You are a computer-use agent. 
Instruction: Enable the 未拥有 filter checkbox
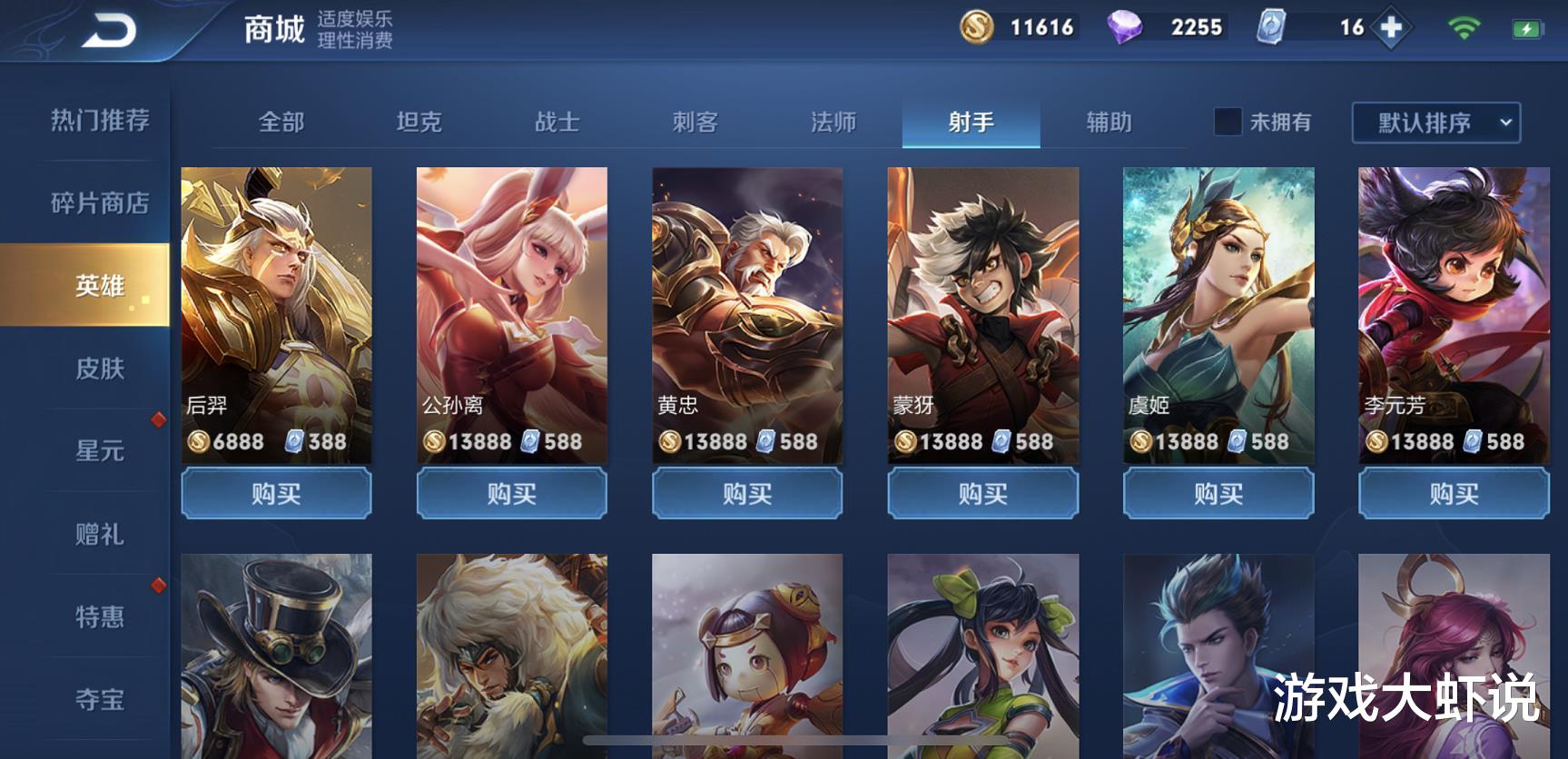tap(1228, 123)
